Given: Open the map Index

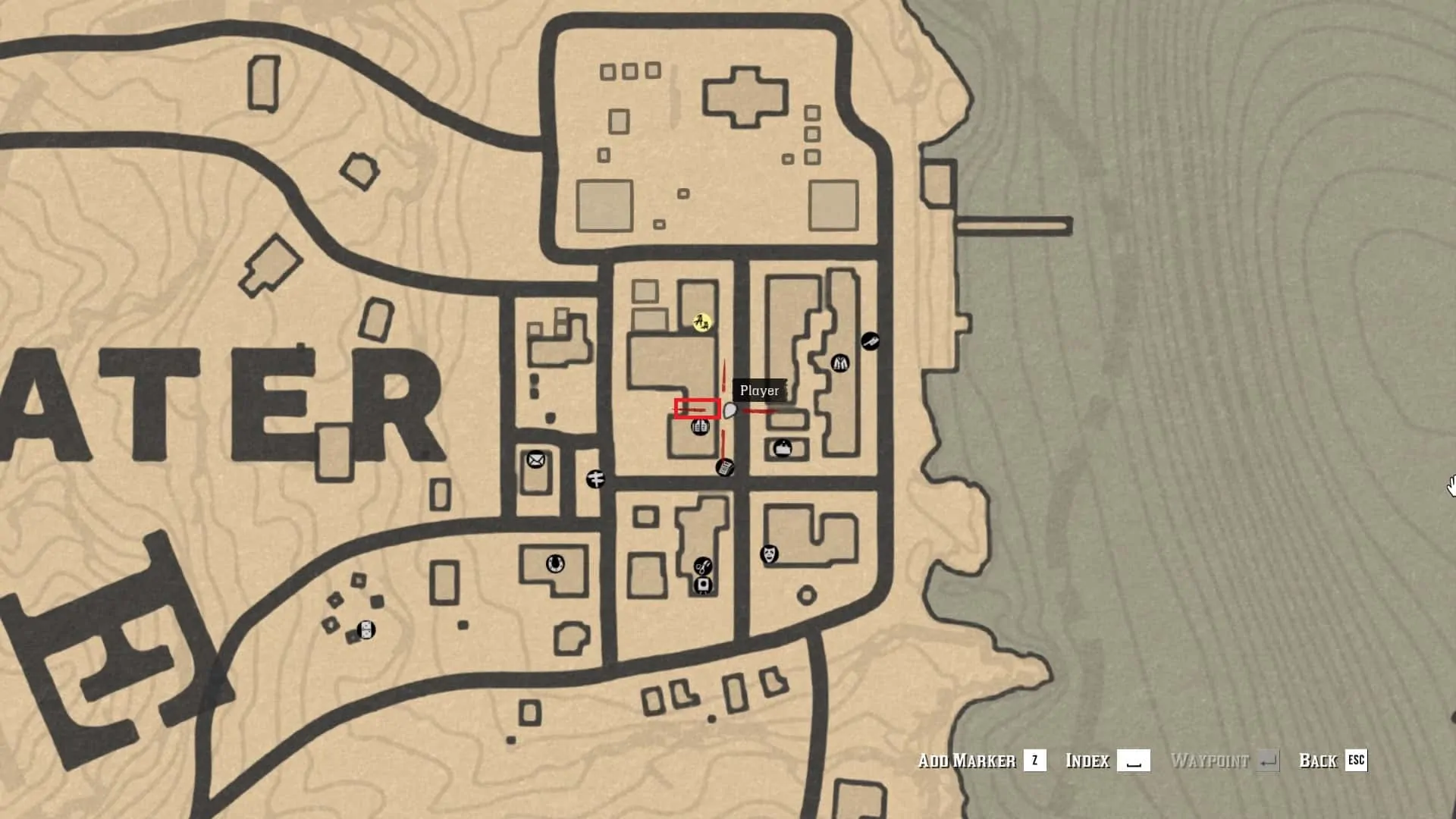Looking at the screenshot, I should [x=1106, y=761].
